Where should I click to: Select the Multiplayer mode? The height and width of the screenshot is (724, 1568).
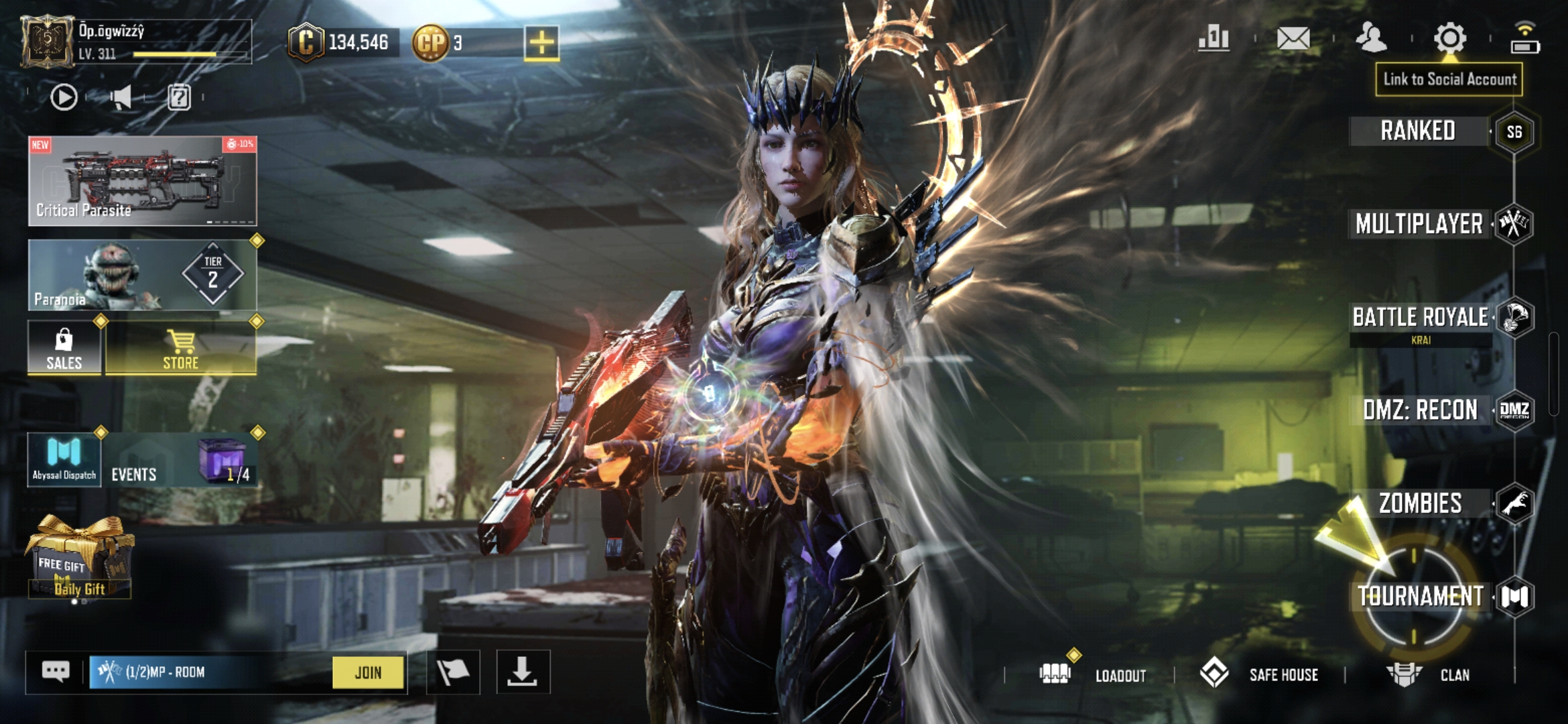tap(1419, 224)
